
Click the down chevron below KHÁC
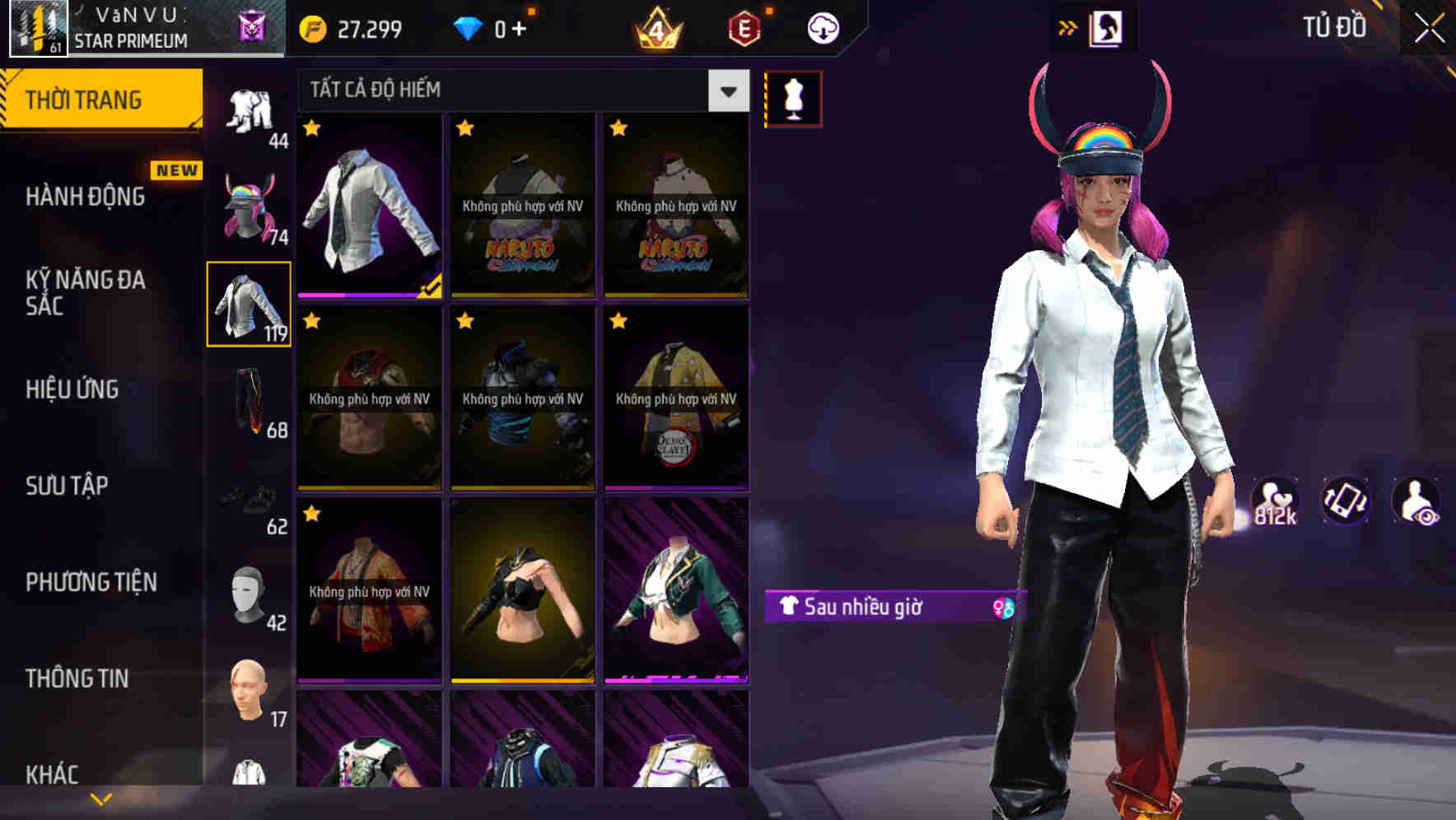101,796
